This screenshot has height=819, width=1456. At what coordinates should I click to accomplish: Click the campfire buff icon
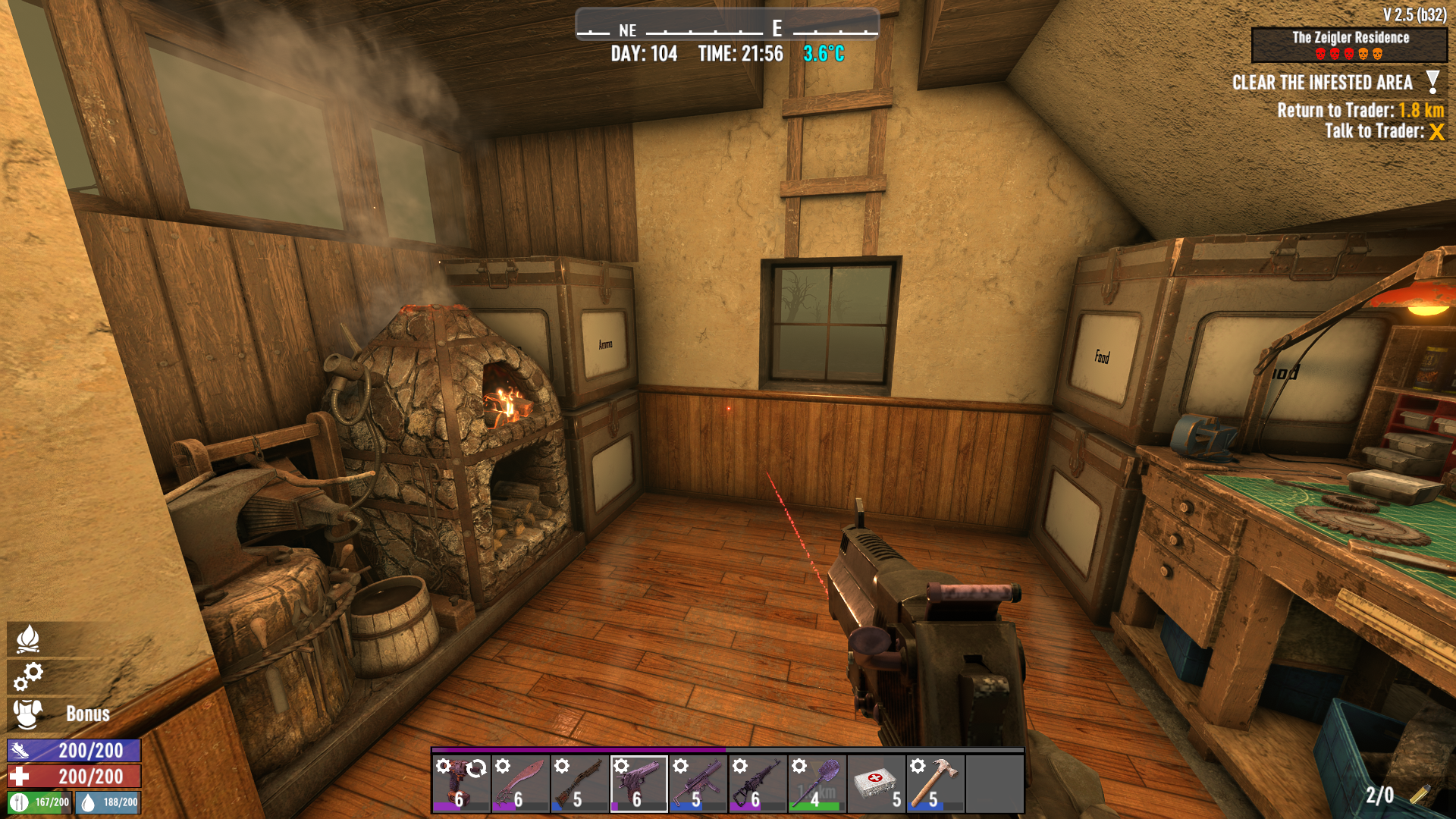pyautogui.click(x=28, y=639)
